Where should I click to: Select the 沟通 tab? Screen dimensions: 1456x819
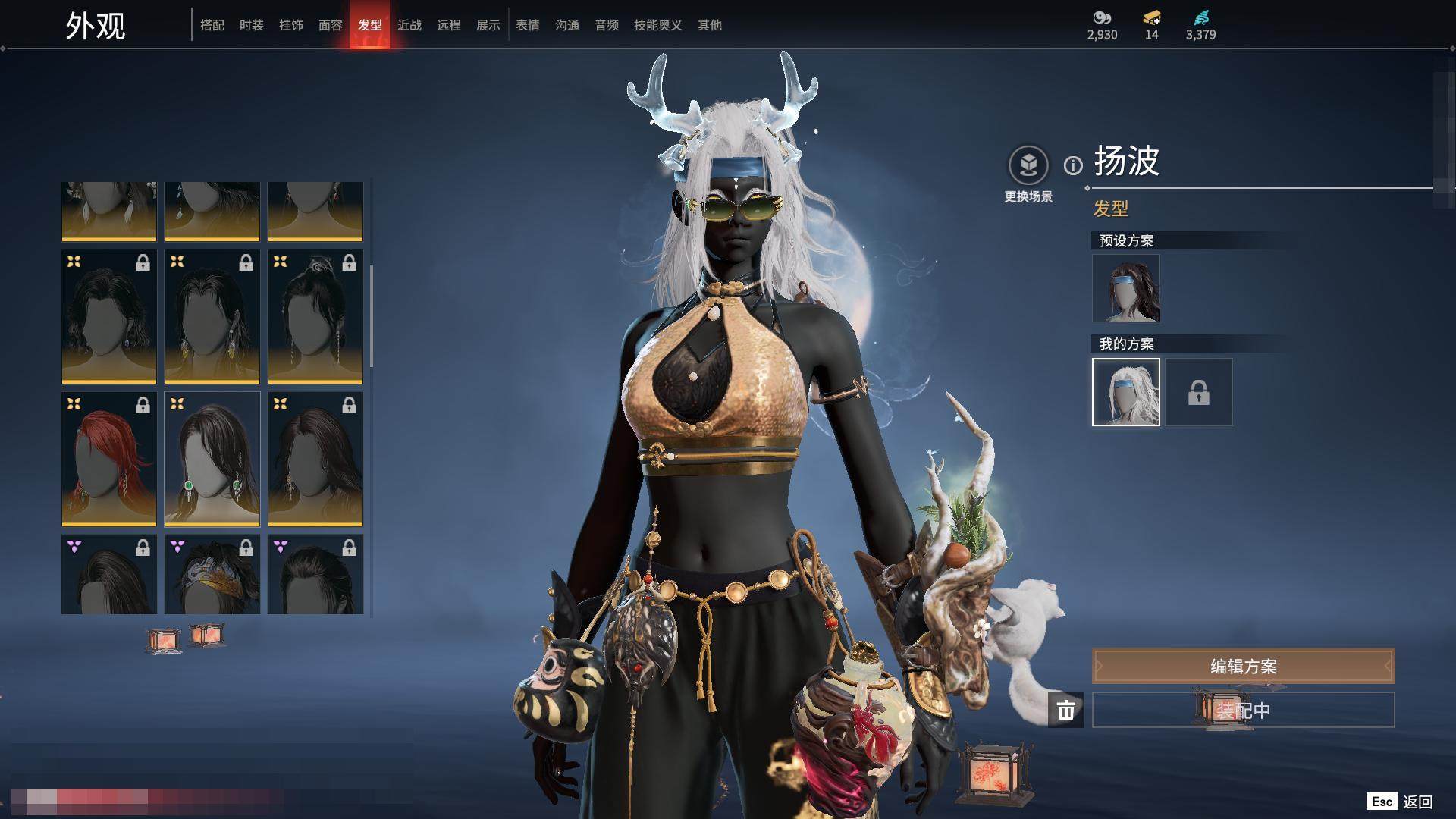pyautogui.click(x=567, y=25)
